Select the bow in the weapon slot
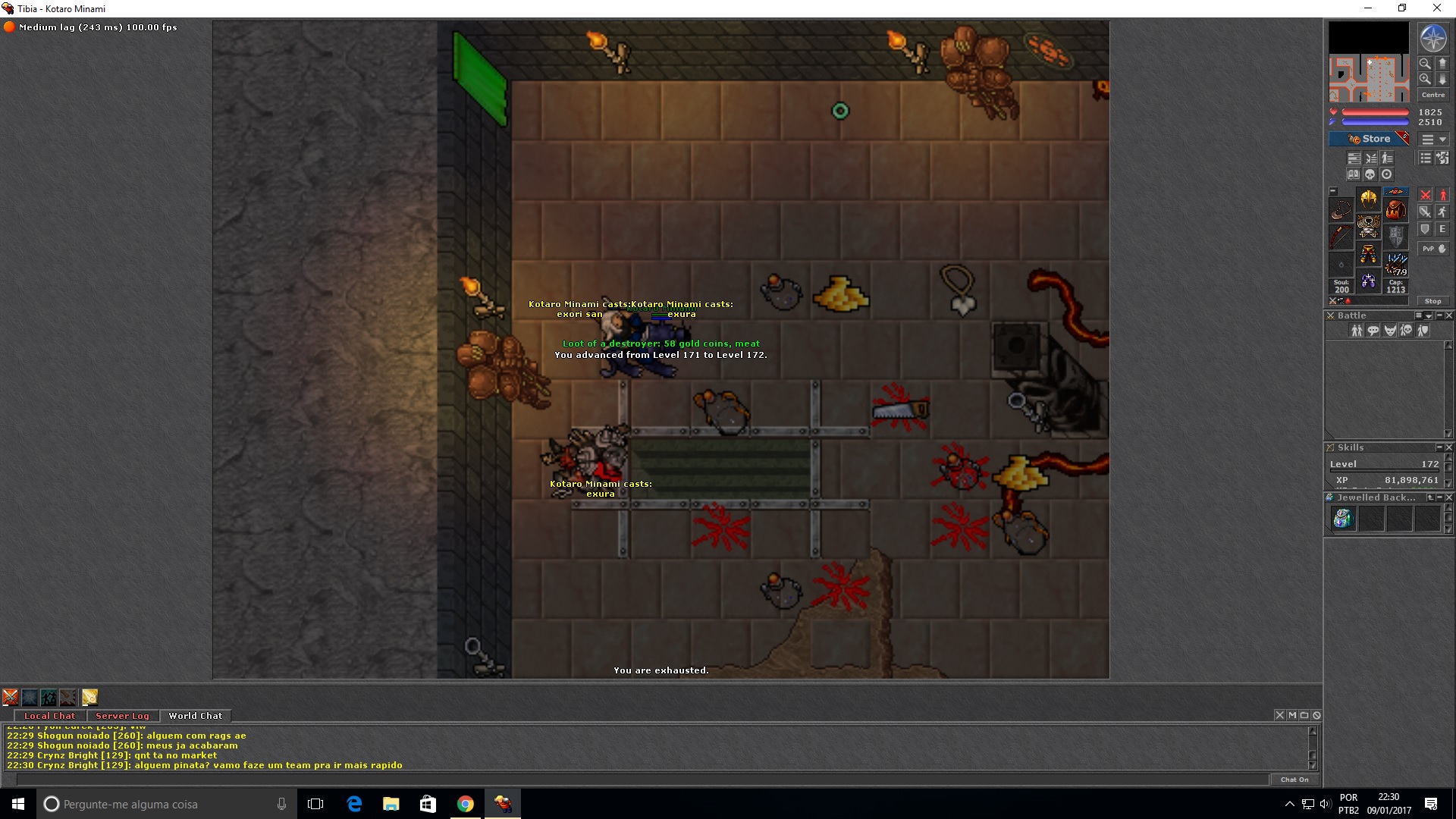The width and height of the screenshot is (1456, 819). (x=1341, y=236)
